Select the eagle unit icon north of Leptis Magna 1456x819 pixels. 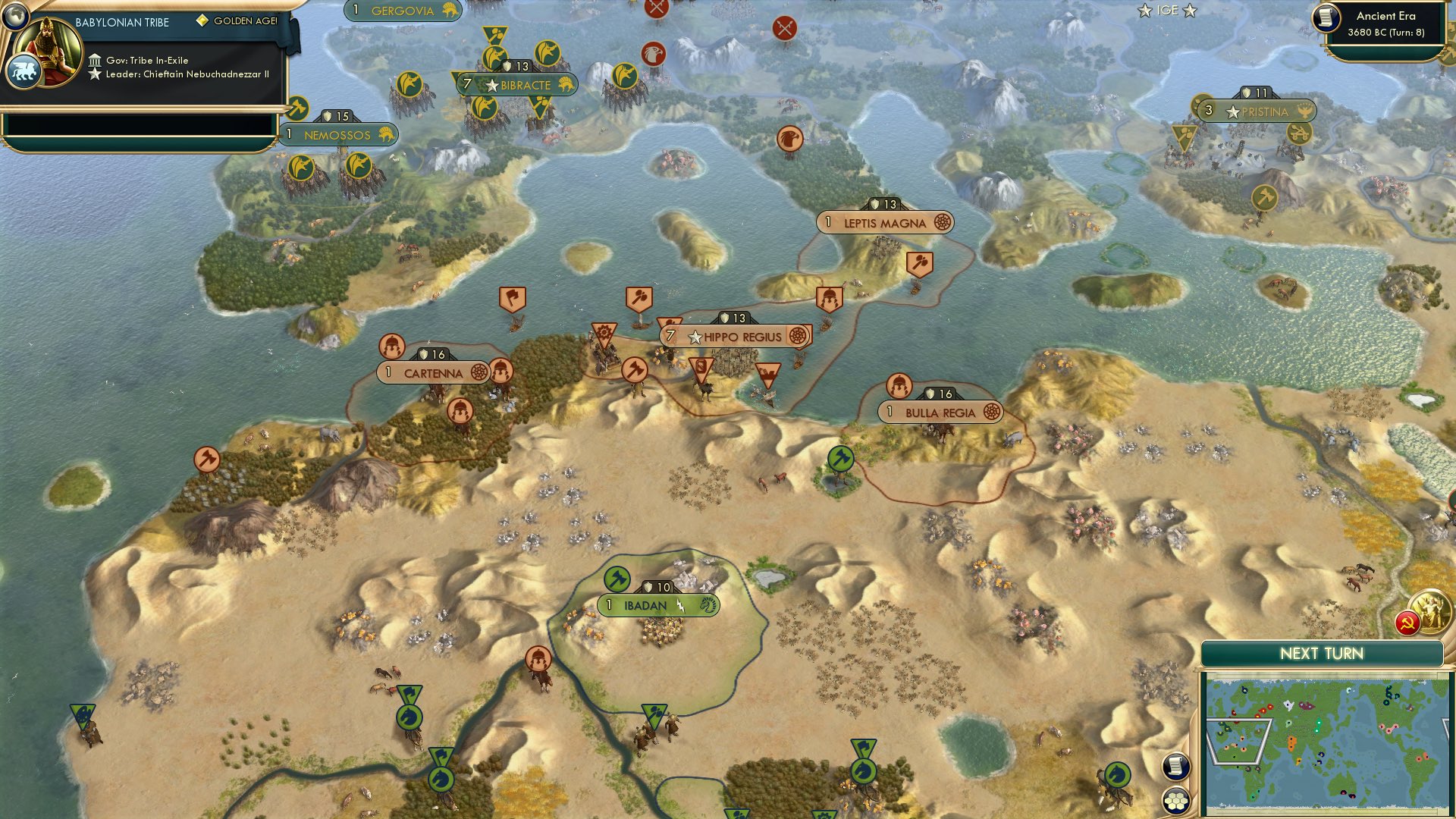click(x=791, y=138)
